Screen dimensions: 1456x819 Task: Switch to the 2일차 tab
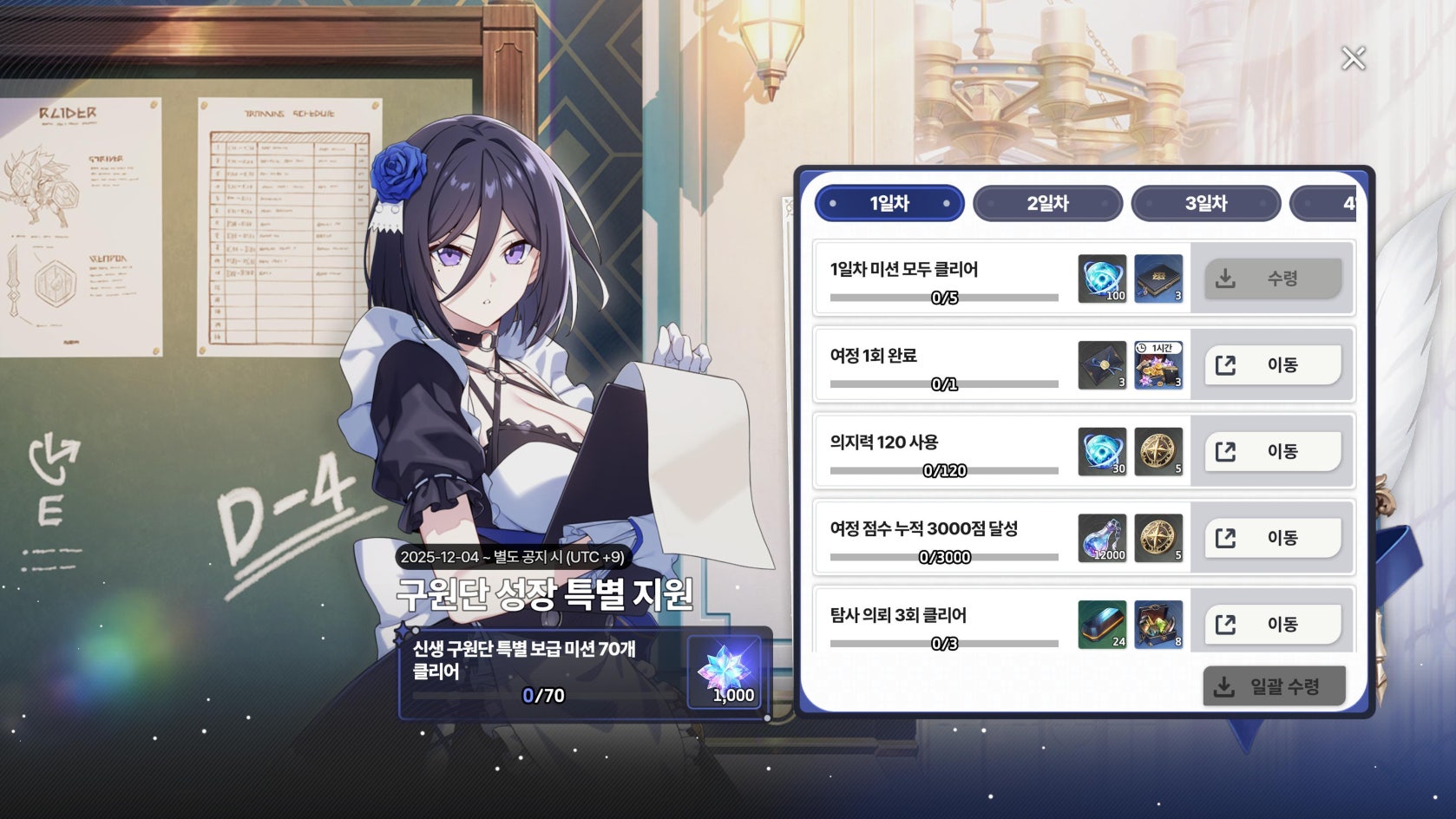coord(1047,204)
